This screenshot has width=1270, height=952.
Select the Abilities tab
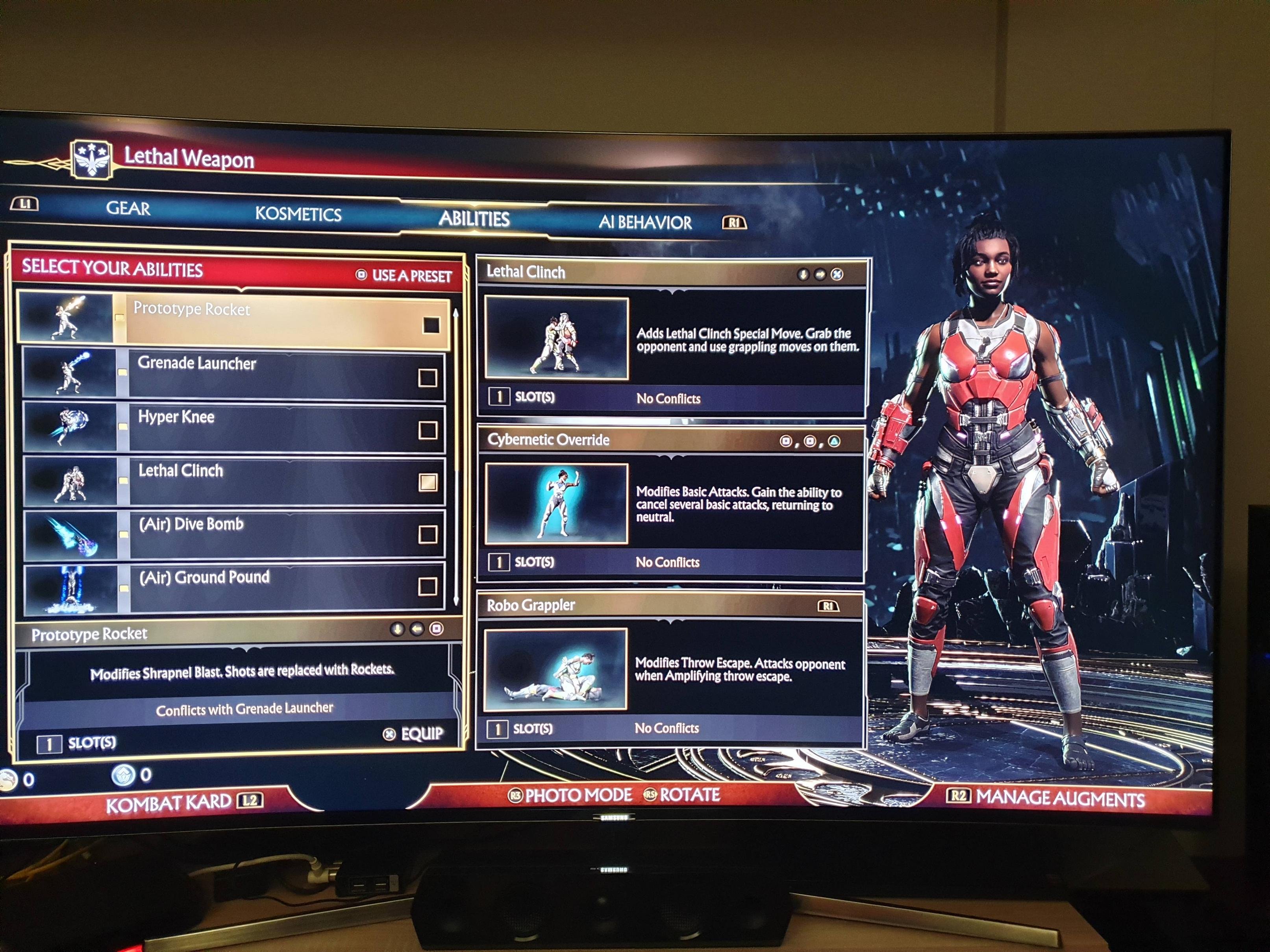474,219
